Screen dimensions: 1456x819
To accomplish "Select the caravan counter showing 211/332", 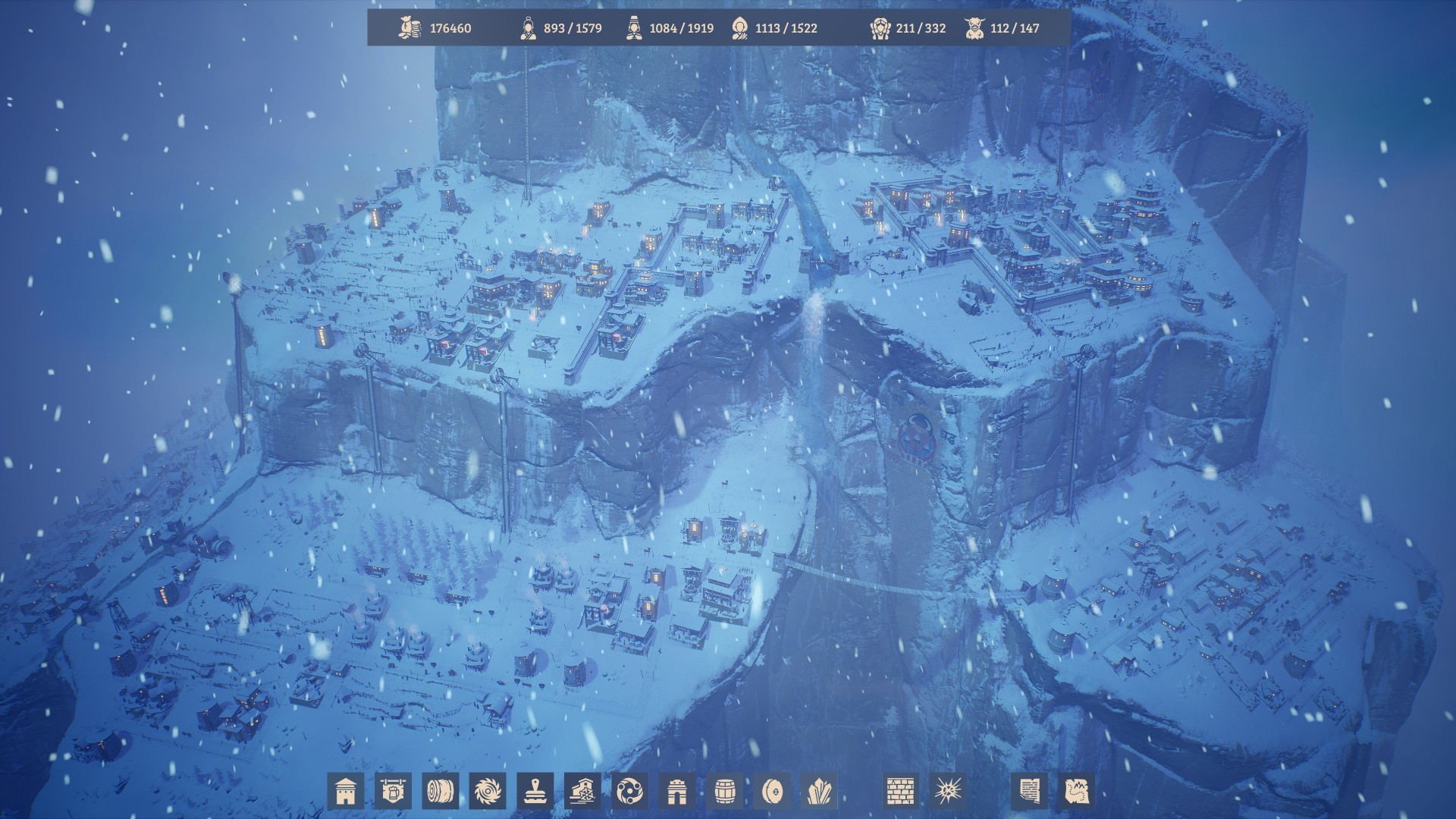I will [x=910, y=28].
